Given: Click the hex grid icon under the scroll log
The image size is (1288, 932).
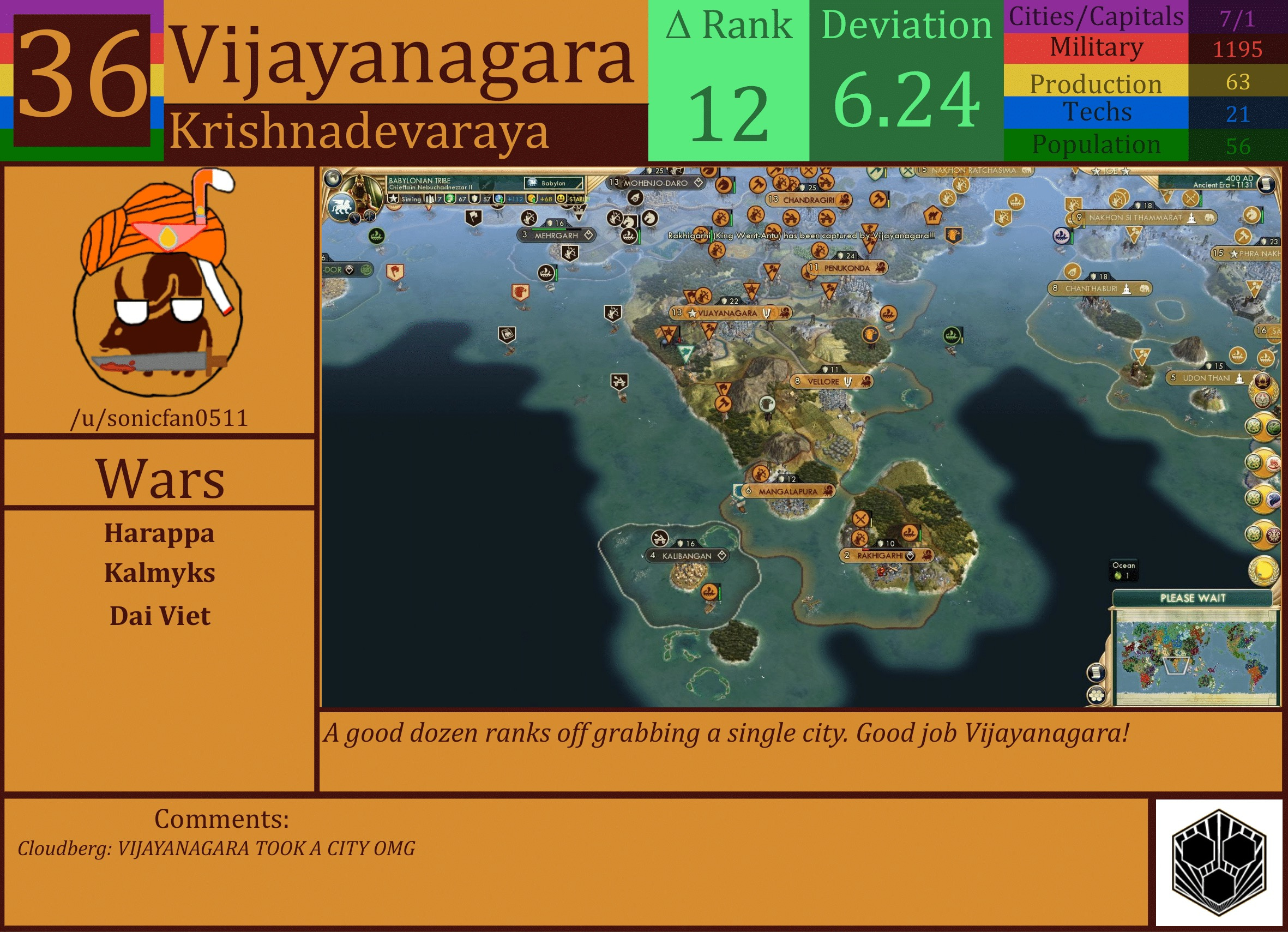Looking at the screenshot, I should [1096, 695].
